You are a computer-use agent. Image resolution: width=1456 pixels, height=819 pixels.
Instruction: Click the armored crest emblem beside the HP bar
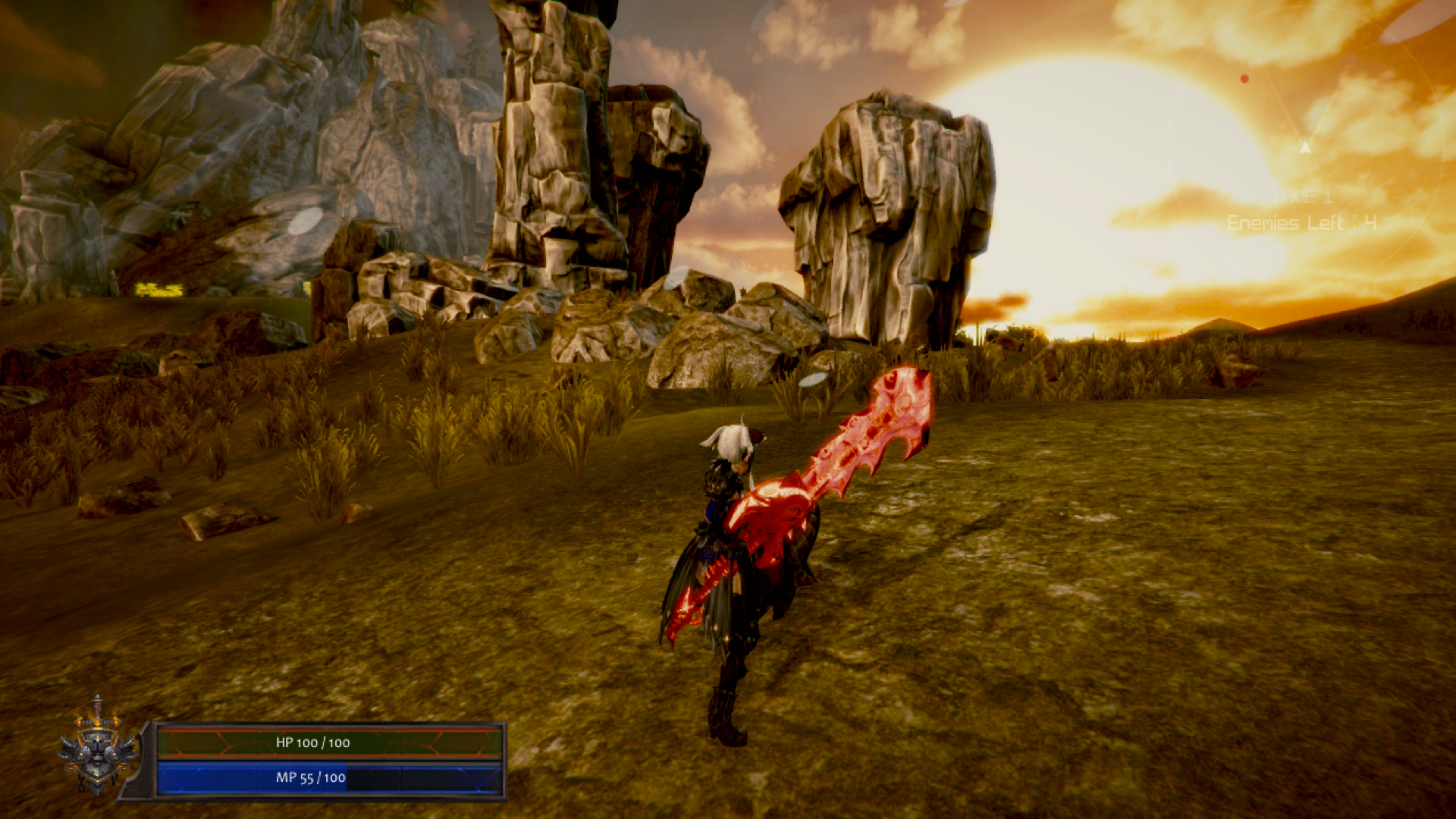[x=98, y=748]
